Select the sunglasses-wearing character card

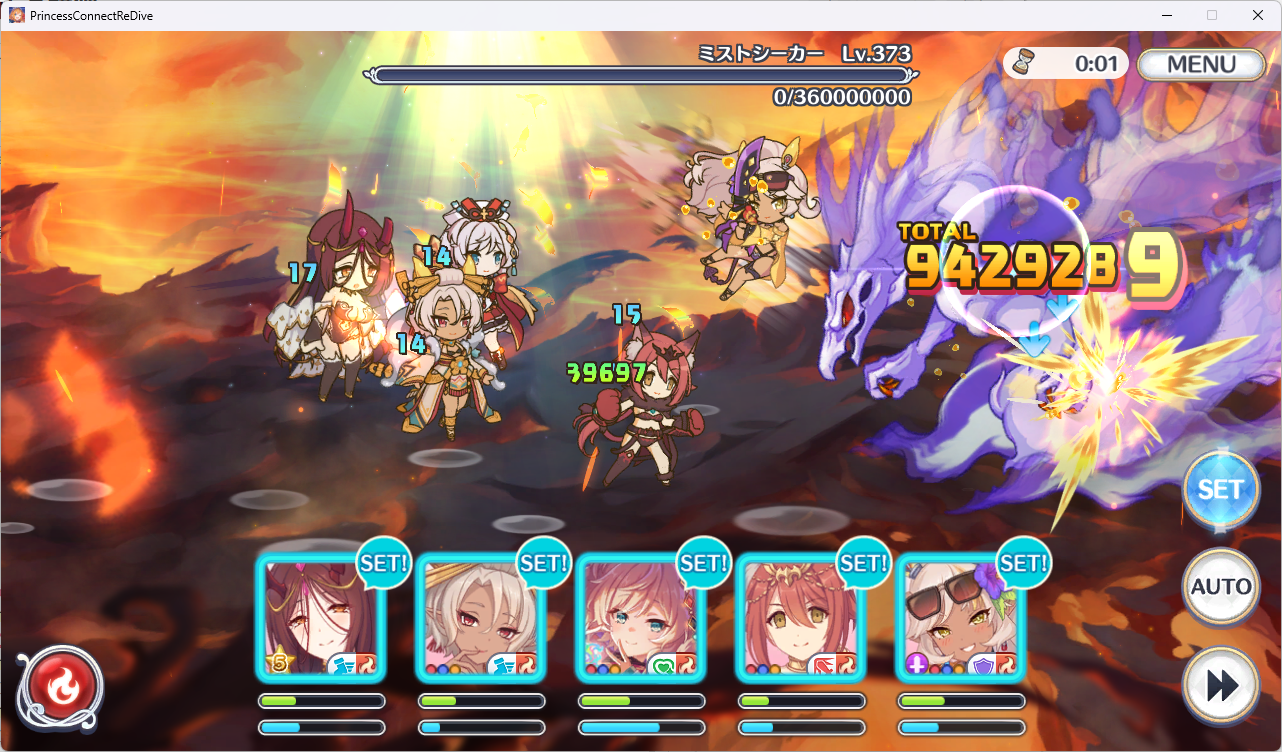click(x=960, y=619)
